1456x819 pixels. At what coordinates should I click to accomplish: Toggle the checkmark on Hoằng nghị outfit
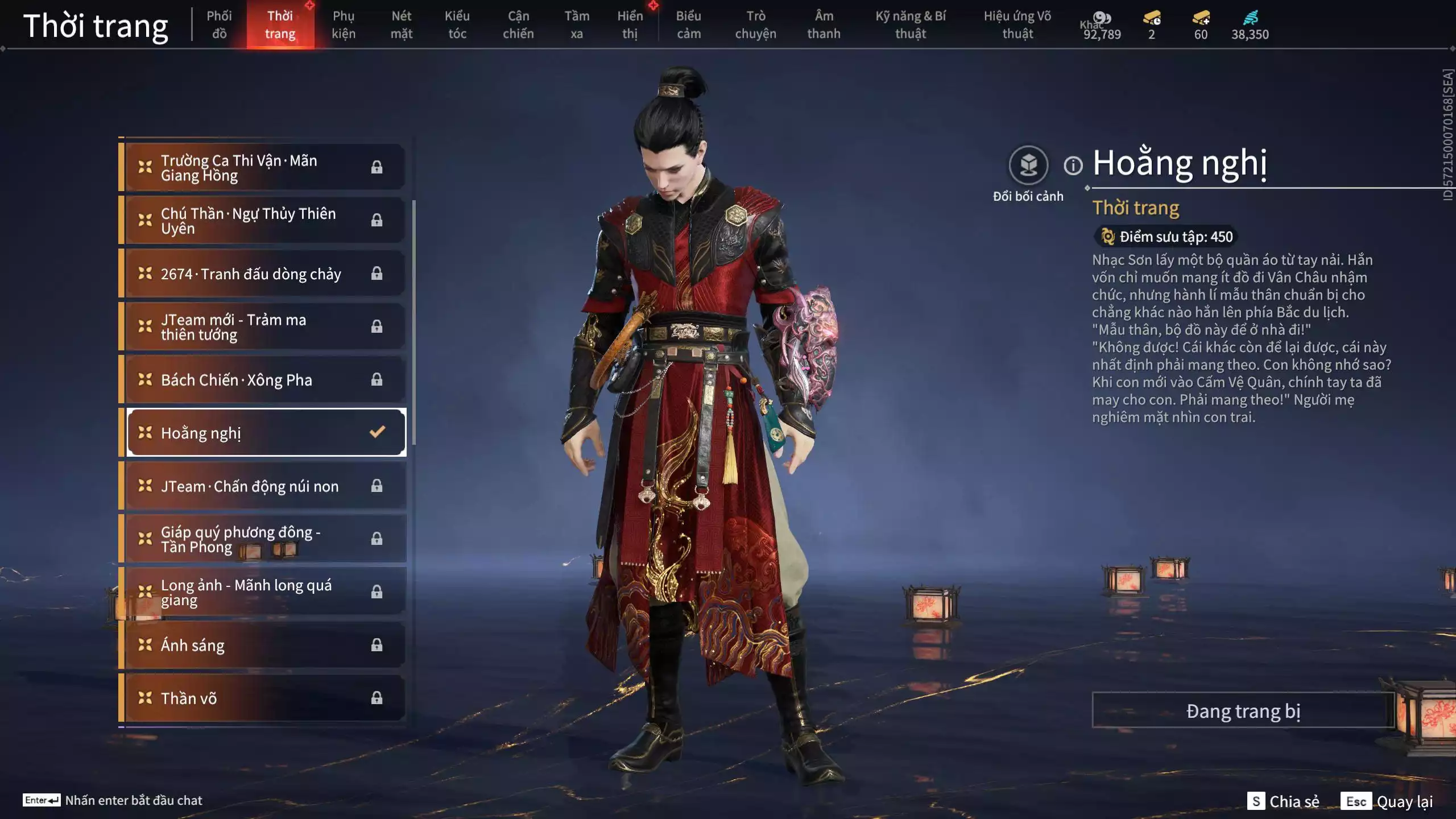click(376, 432)
